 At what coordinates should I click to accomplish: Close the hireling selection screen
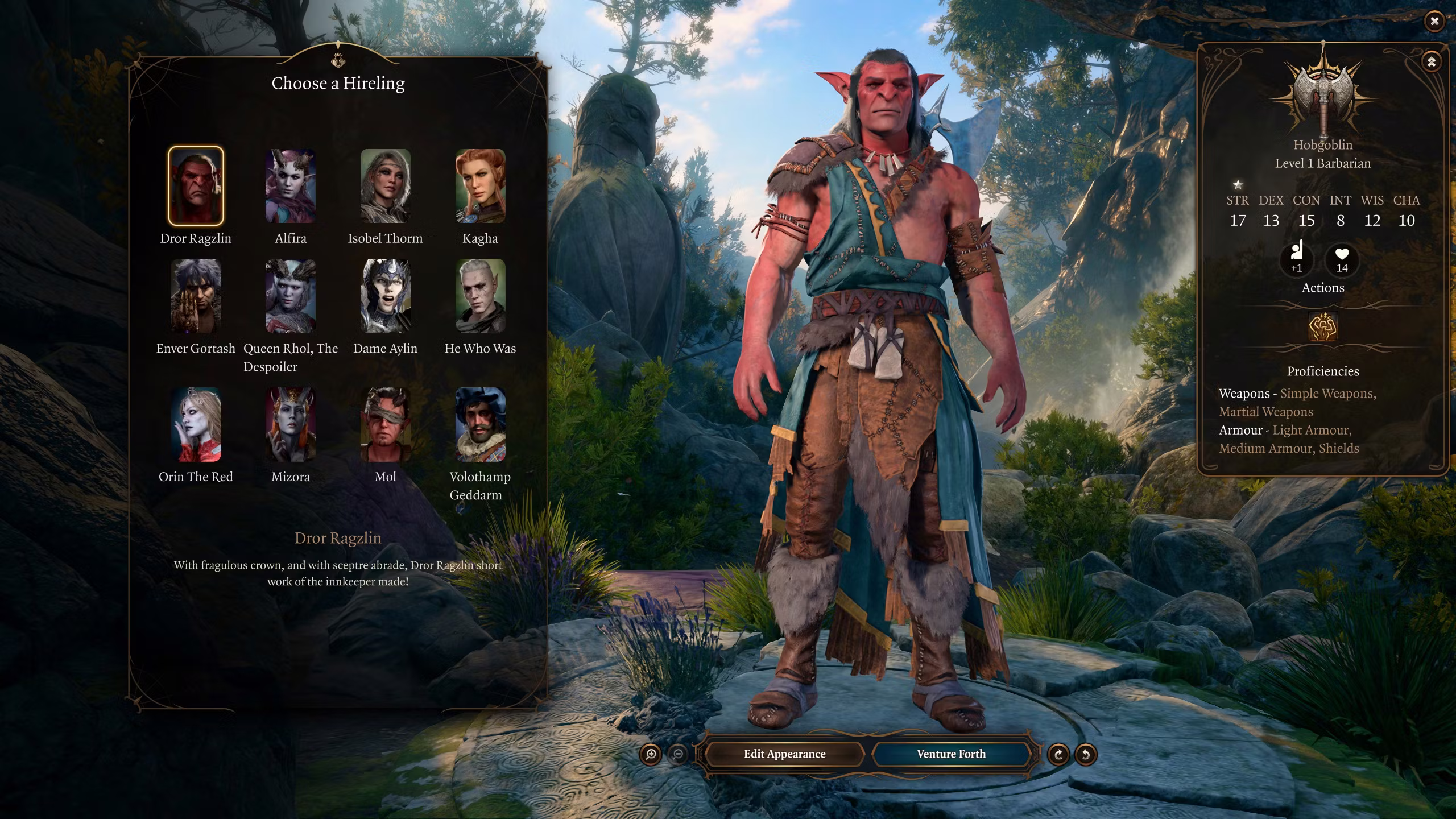pos(1434,22)
